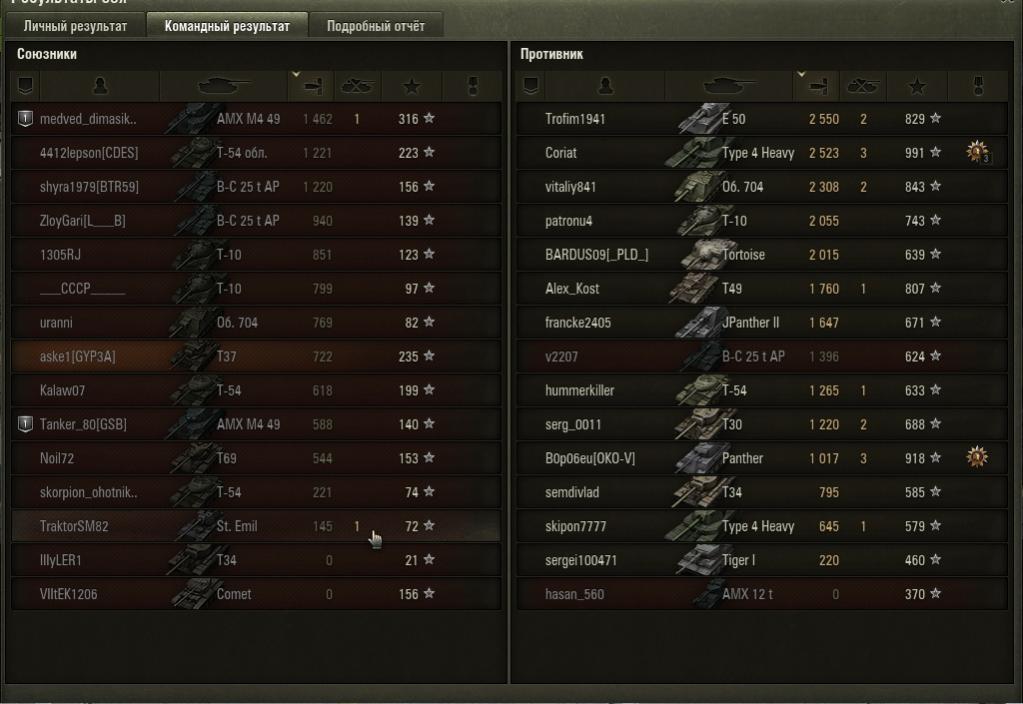Click the TraktorSM82 player row
The height and width of the screenshot is (704, 1023).
click(256, 526)
